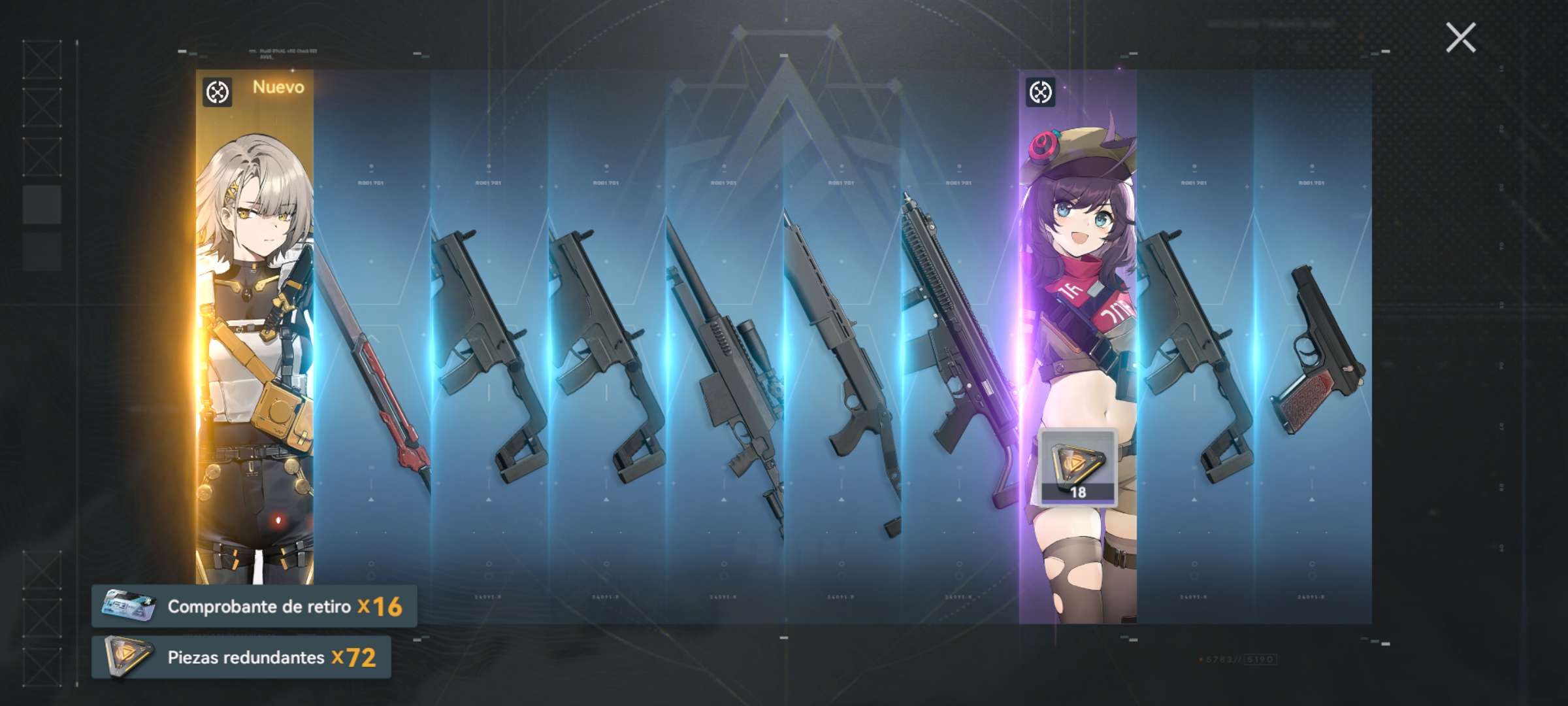
Task: Open the Comprobante de retiro reward entry
Action: (254, 607)
